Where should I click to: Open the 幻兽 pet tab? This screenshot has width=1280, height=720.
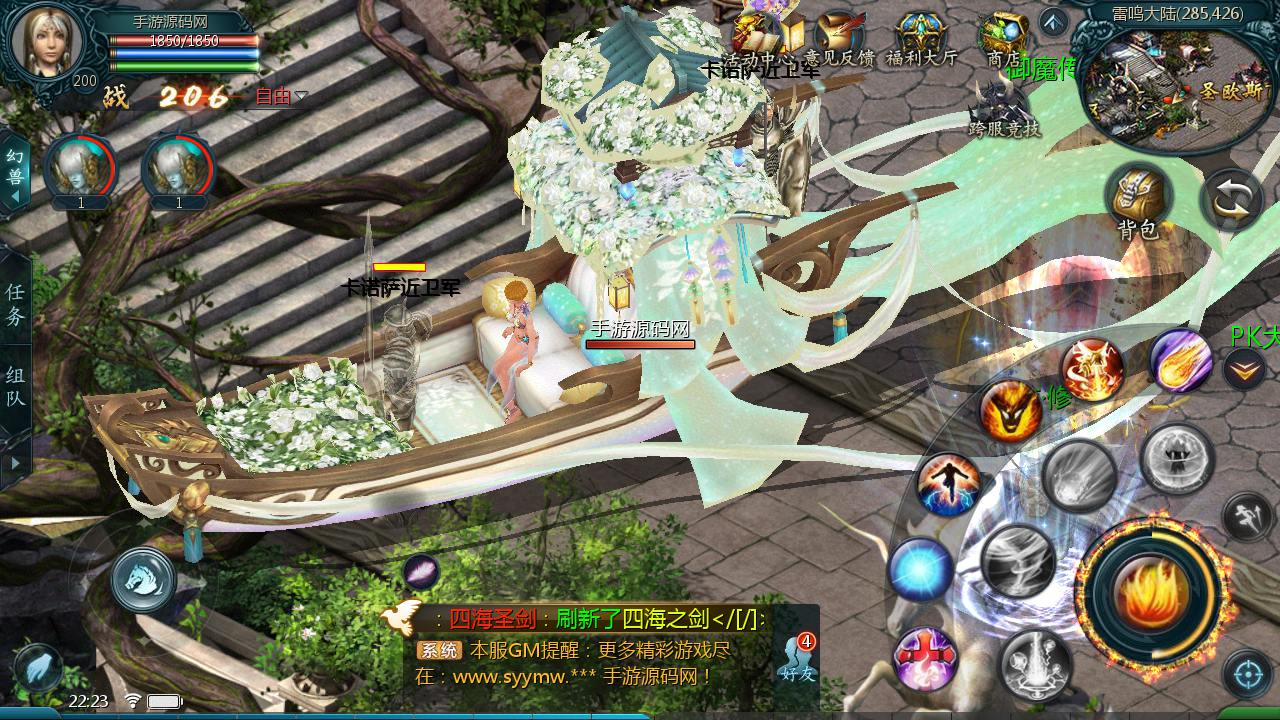[x=14, y=172]
